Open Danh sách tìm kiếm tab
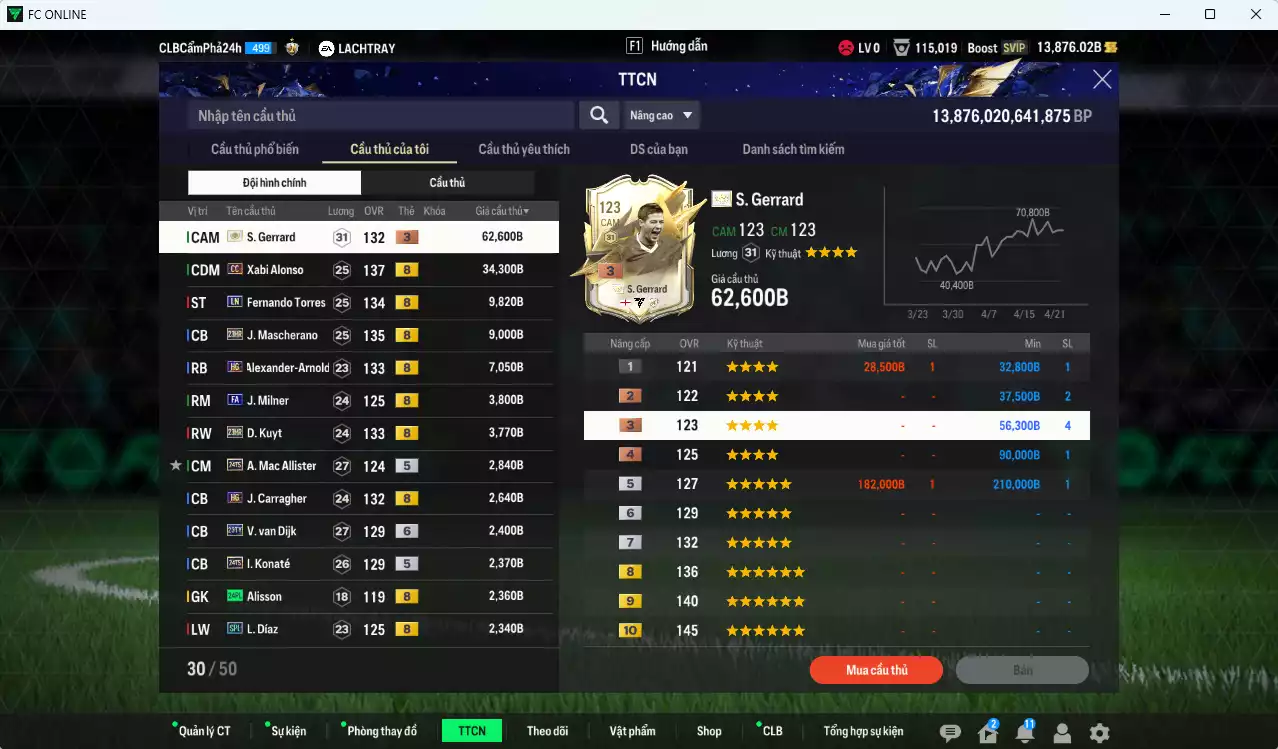Viewport: 1278px width, 749px height. [x=793, y=149]
